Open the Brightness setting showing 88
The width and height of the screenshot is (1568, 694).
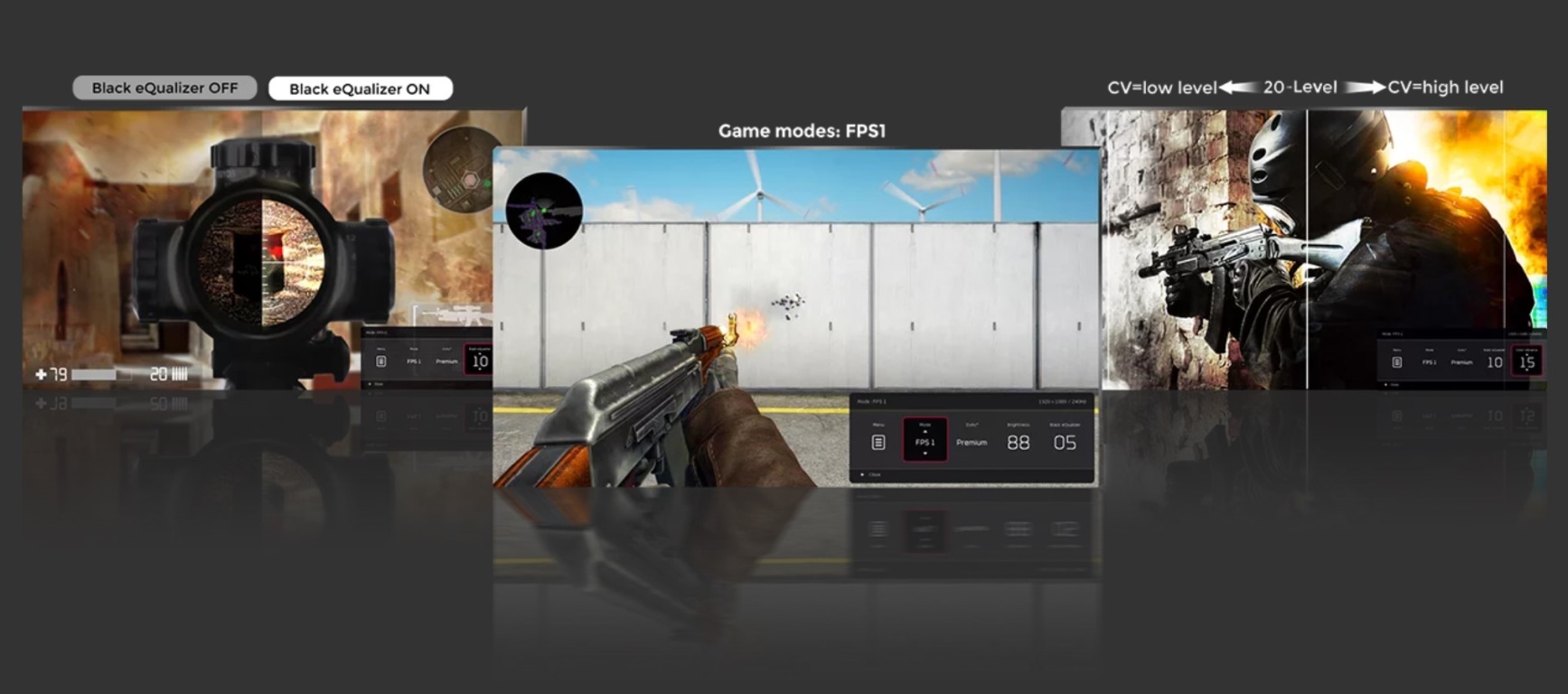tap(1019, 443)
